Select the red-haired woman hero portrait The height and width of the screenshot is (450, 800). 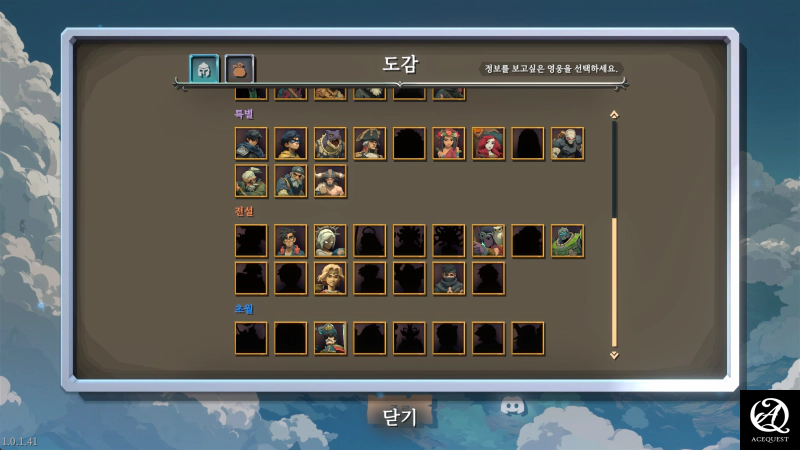tap(488, 144)
